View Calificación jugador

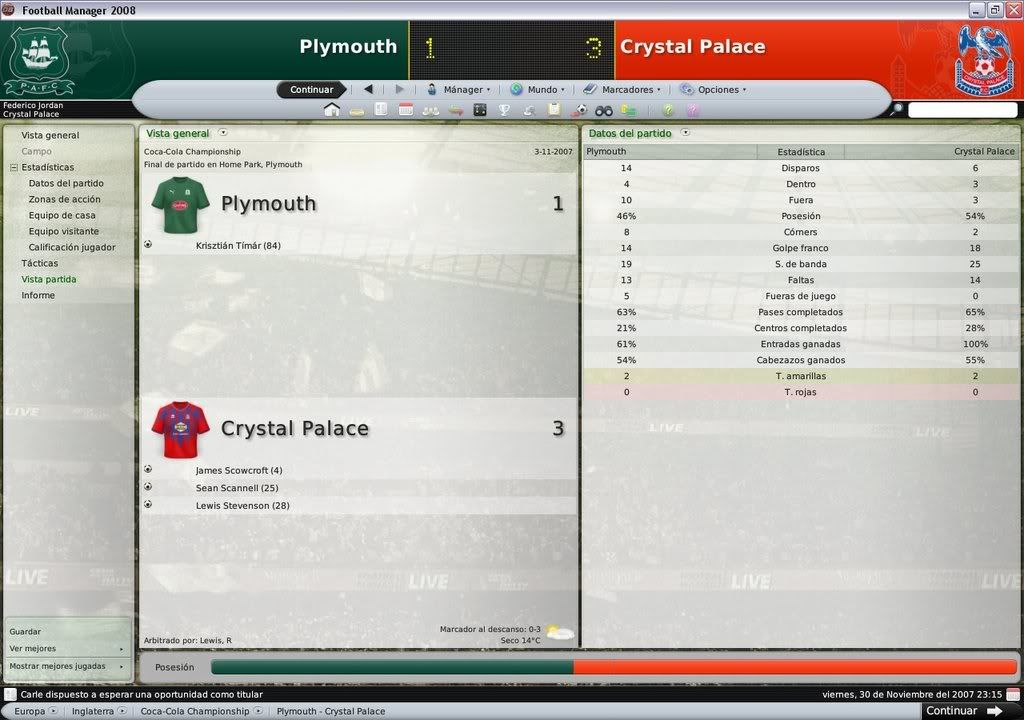coord(72,247)
